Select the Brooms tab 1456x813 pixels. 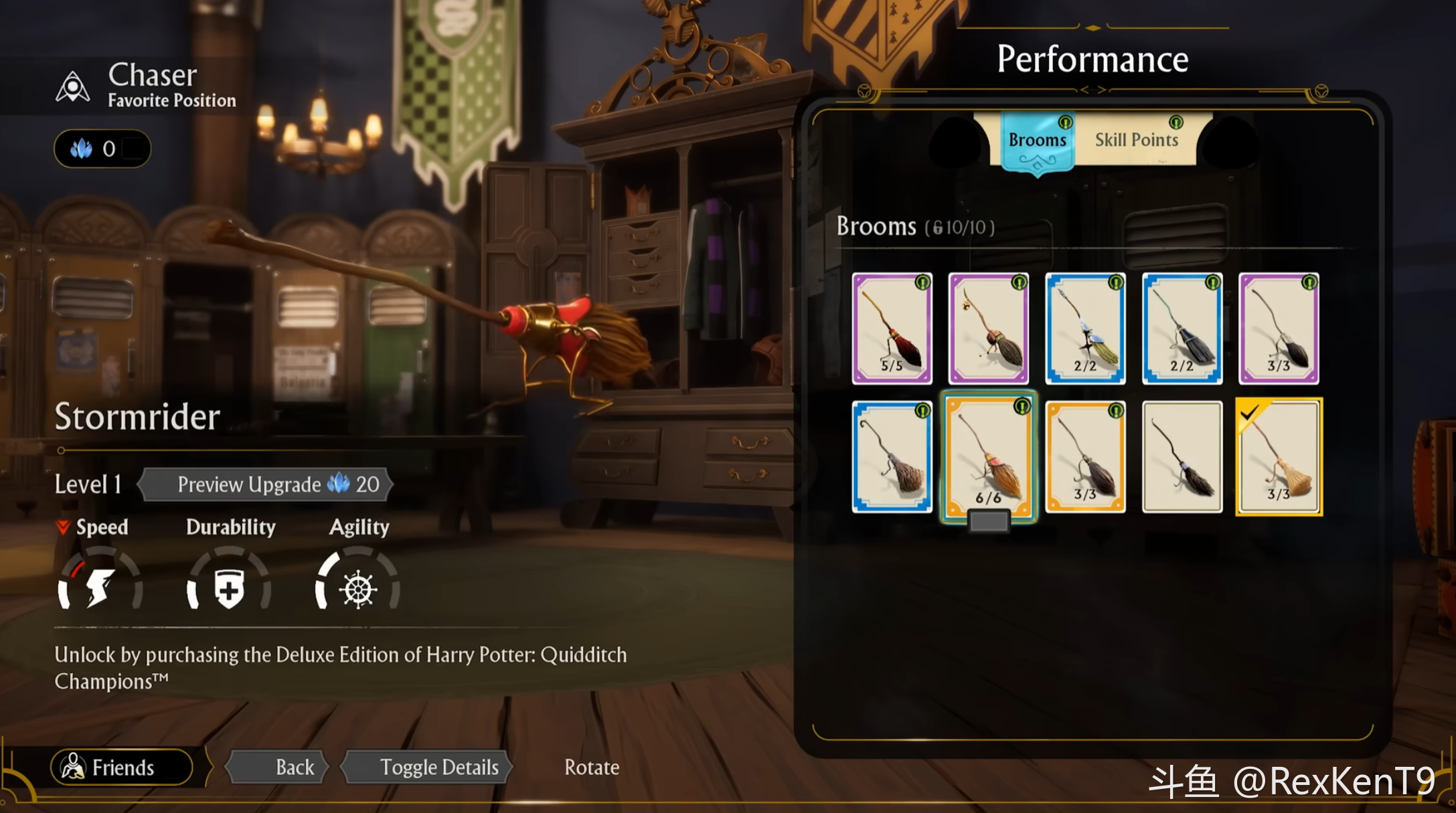coord(1037,140)
